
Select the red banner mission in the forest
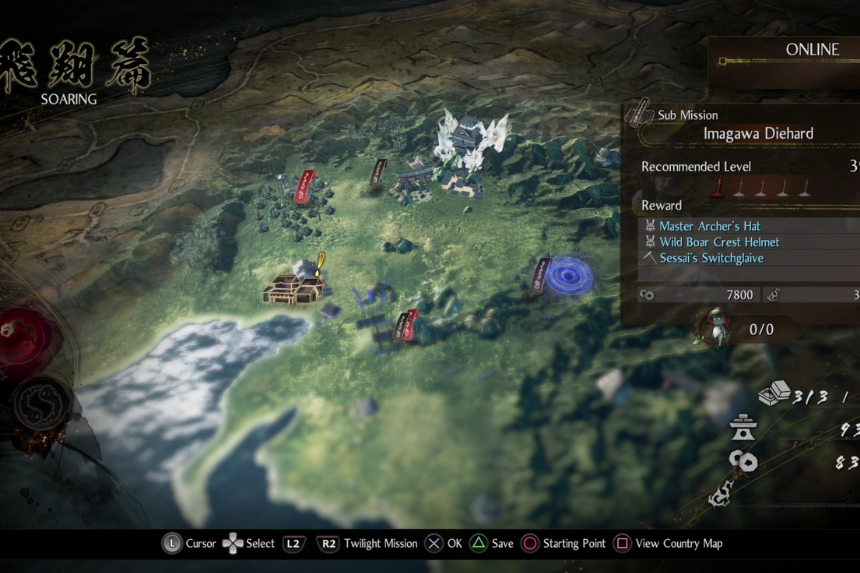click(x=307, y=186)
